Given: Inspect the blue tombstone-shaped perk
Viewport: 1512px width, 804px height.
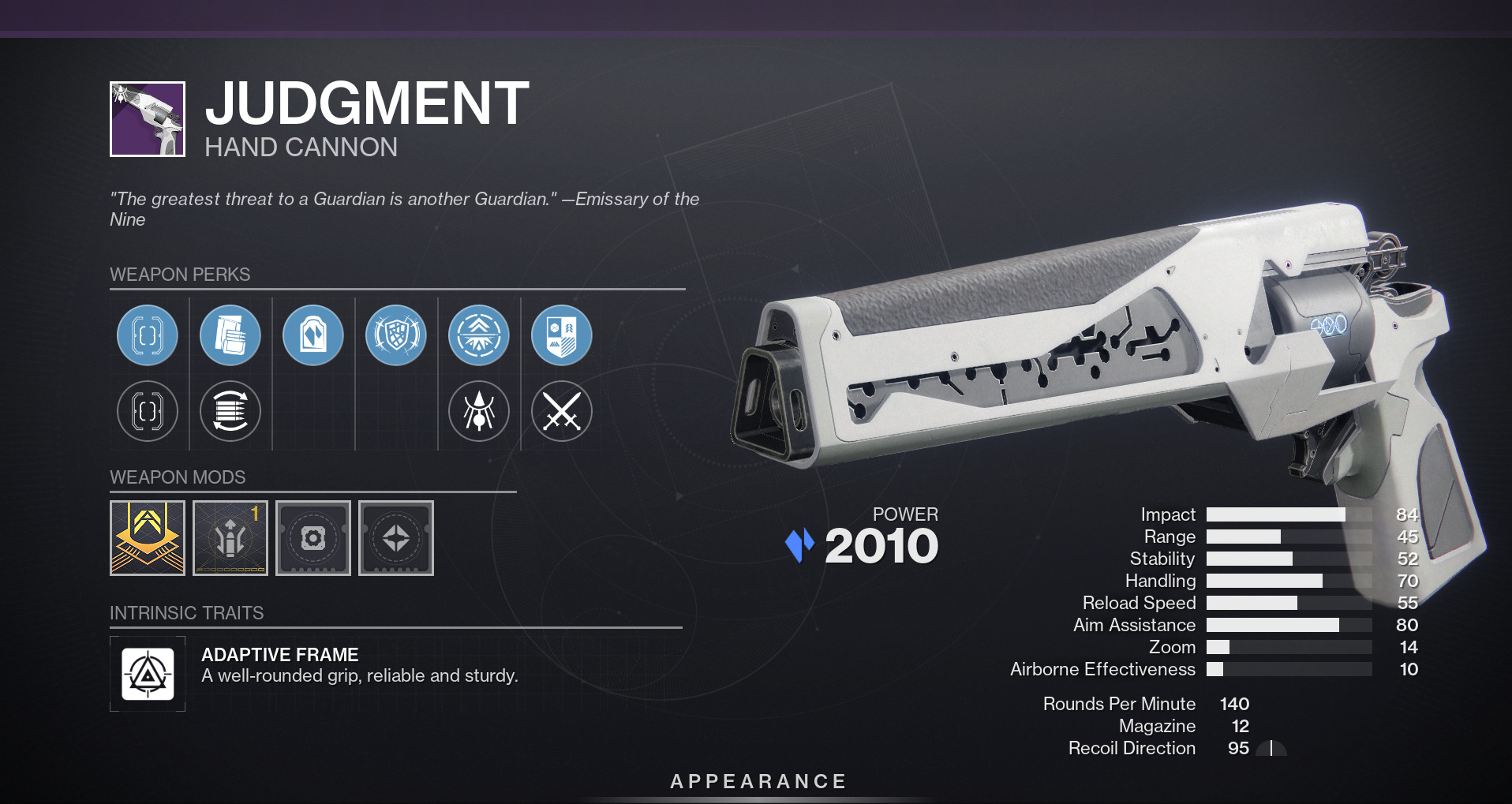Looking at the screenshot, I should [x=313, y=335].
